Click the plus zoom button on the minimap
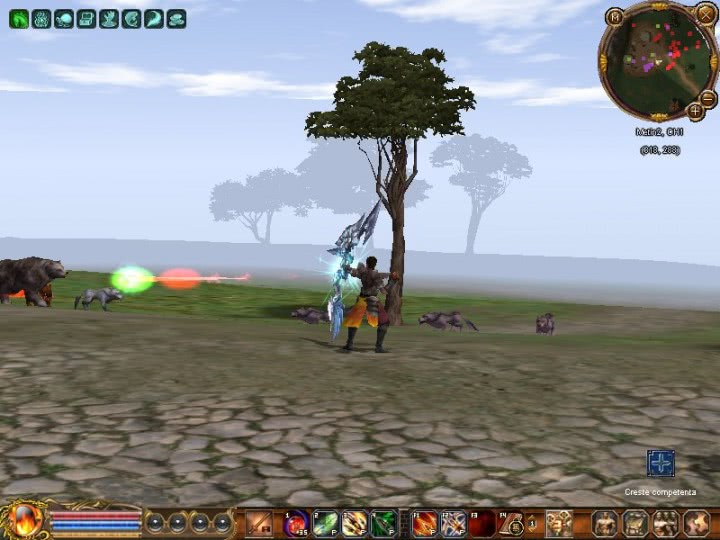The image size is (720, 540). click(x=695, y=111)
